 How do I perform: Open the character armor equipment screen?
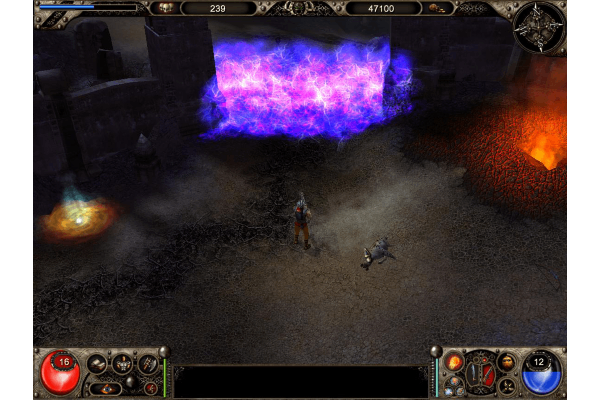click(123, 364)
